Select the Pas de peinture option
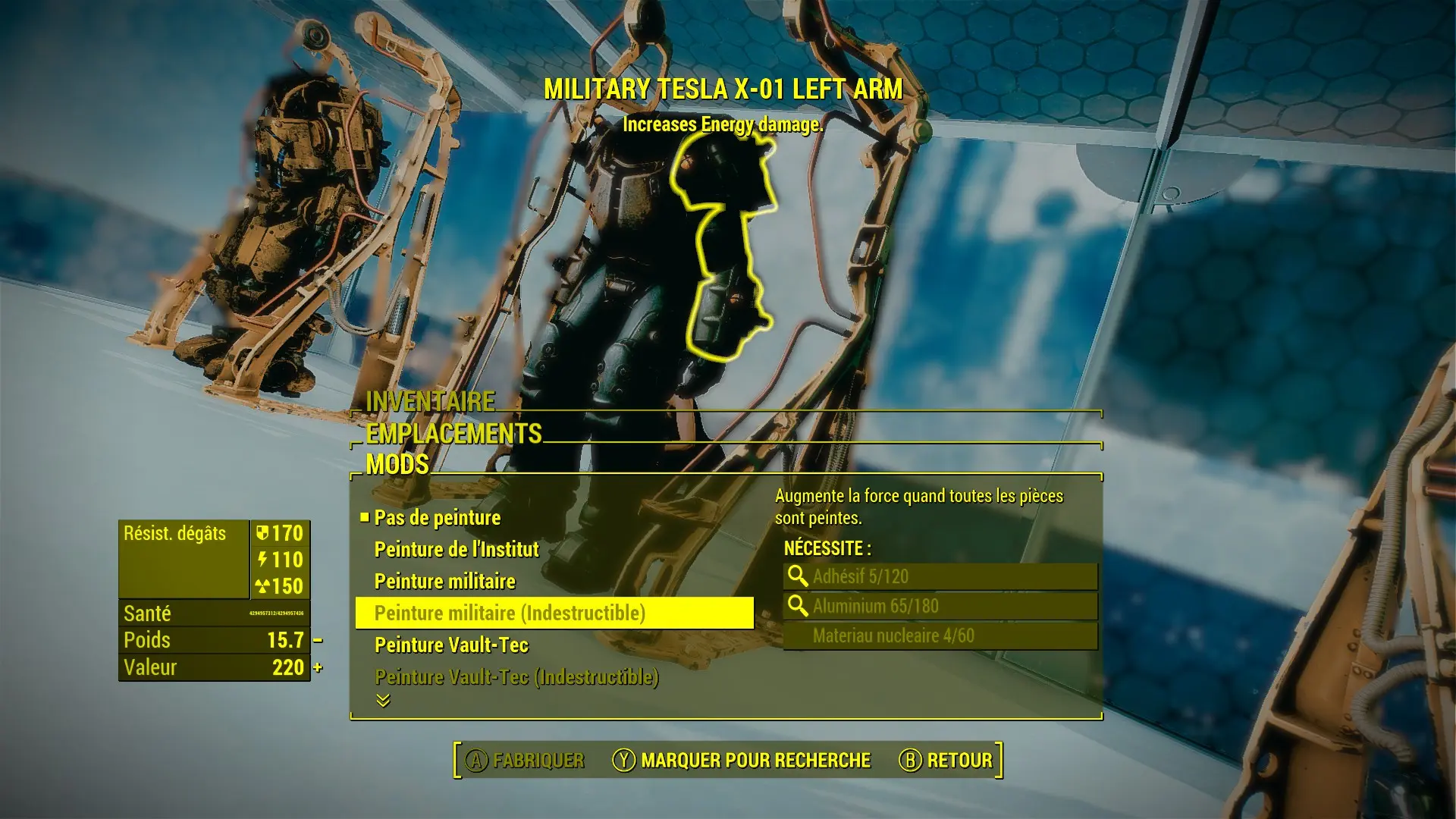This screenshot has height=819, width=1456. point(438,518)
